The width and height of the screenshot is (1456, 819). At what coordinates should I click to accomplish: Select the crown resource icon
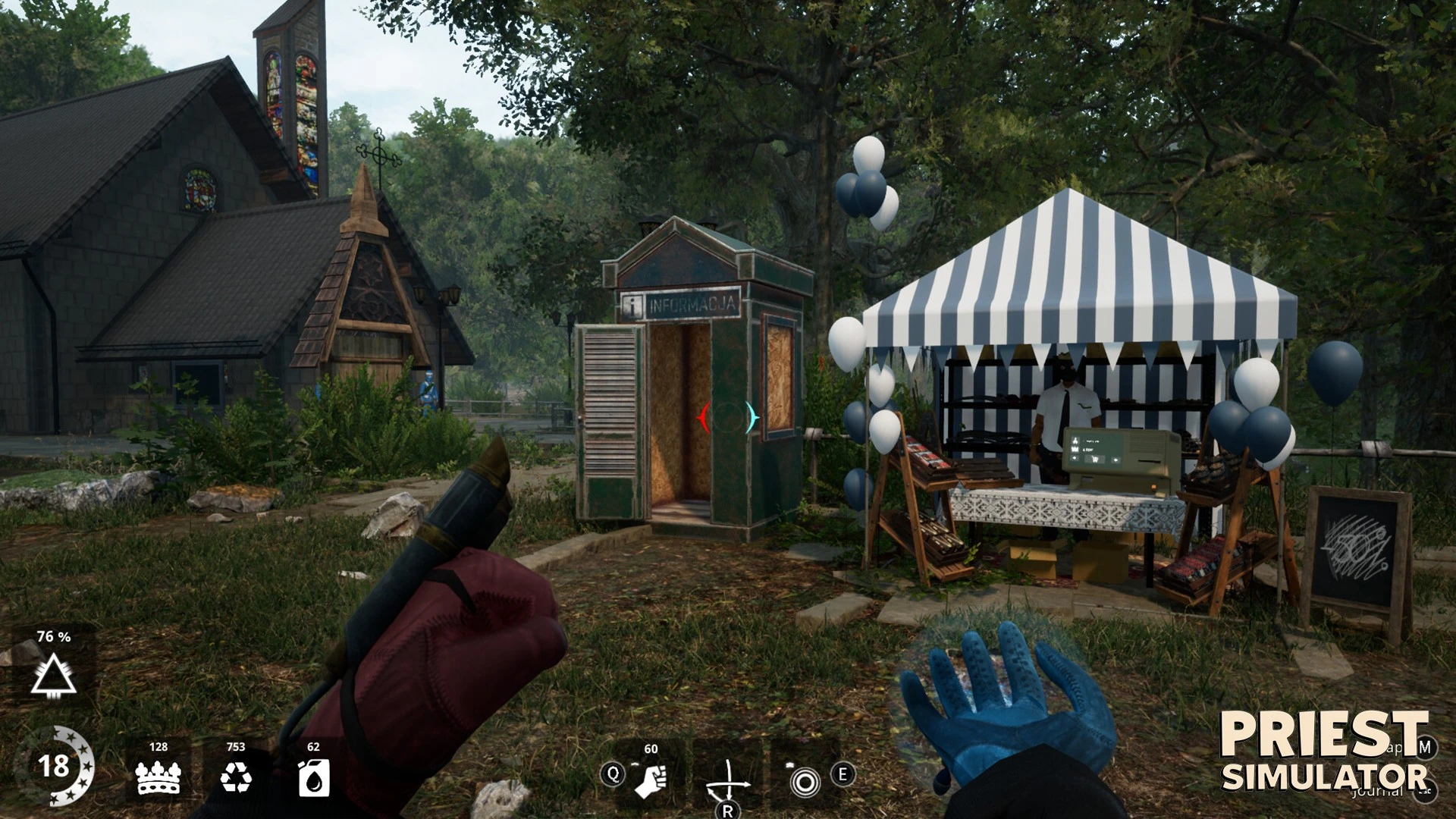point(158,777)
